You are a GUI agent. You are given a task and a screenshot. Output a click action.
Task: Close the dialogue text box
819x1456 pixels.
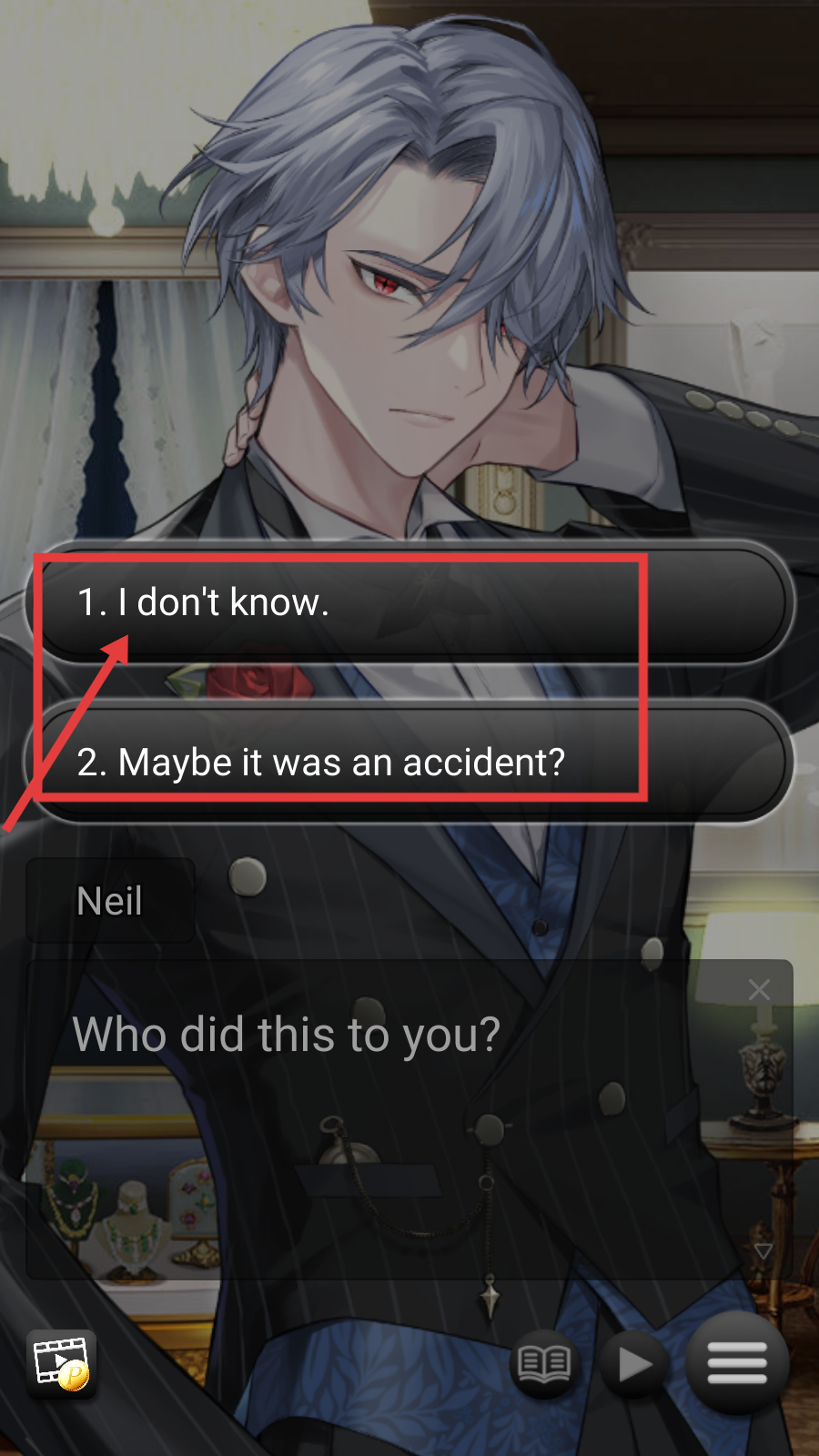tap(759, 990)
